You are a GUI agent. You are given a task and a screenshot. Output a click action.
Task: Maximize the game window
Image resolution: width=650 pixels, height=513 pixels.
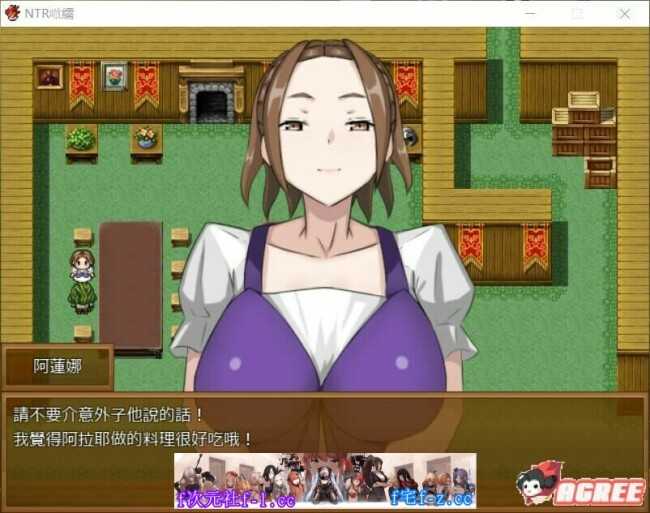click(578, 14)
